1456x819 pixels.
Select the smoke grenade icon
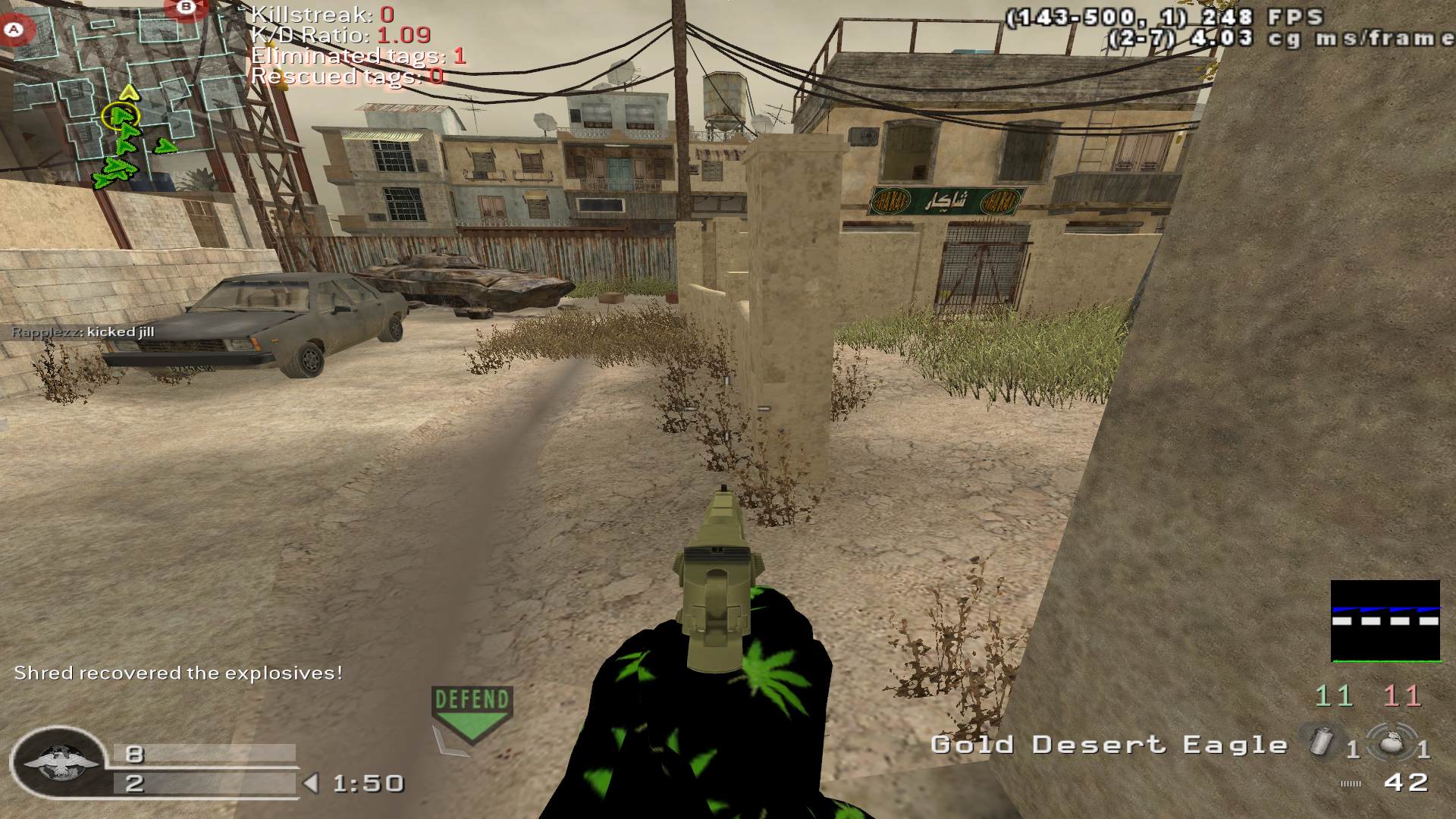coord(1321,740)
